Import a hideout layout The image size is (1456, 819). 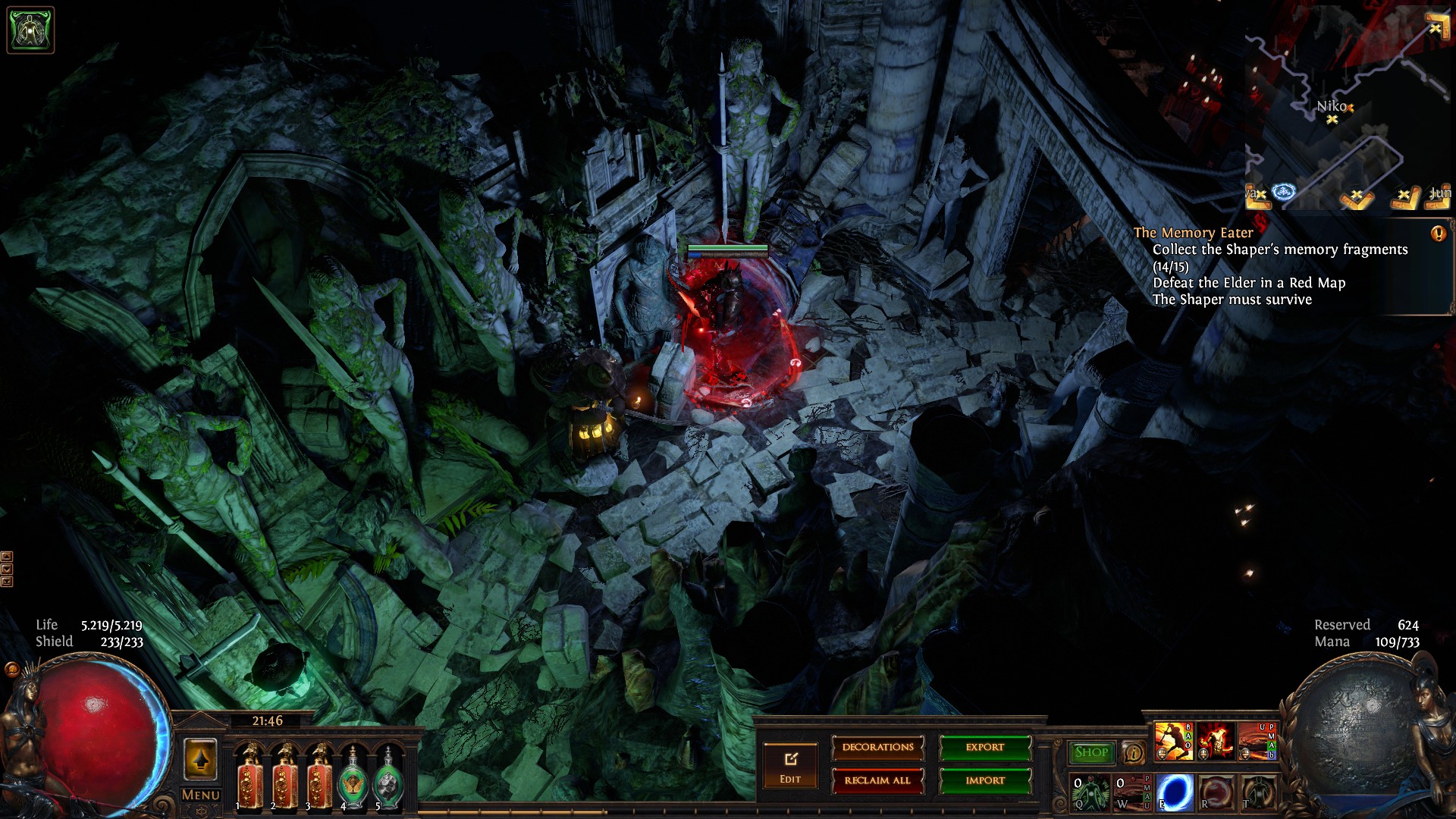[985, 780]
